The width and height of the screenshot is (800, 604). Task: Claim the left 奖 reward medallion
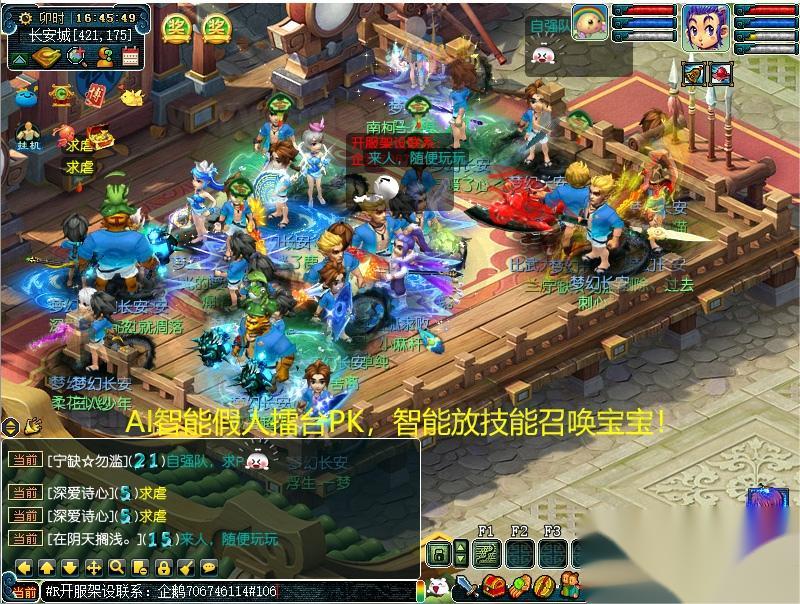[177, 28]
